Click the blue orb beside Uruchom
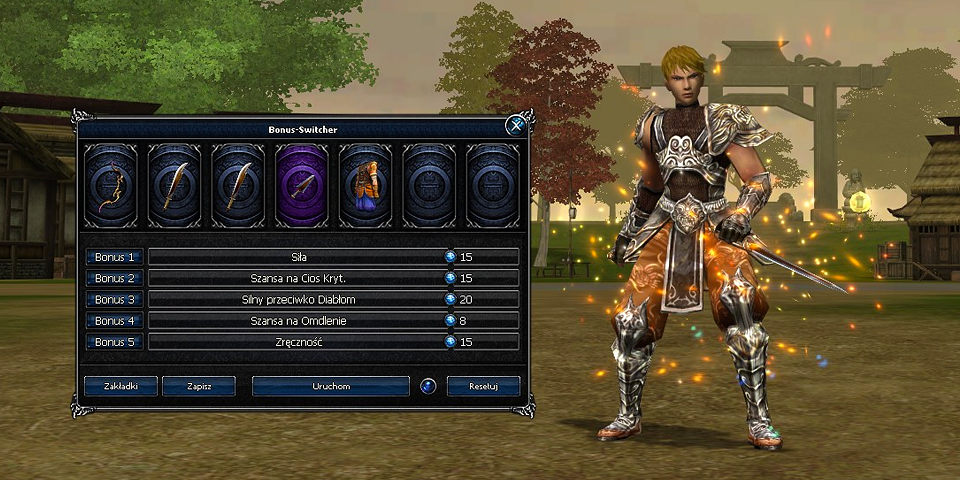Image resolution: width=960 pixels, height=480 pixels. pos(428,386)
